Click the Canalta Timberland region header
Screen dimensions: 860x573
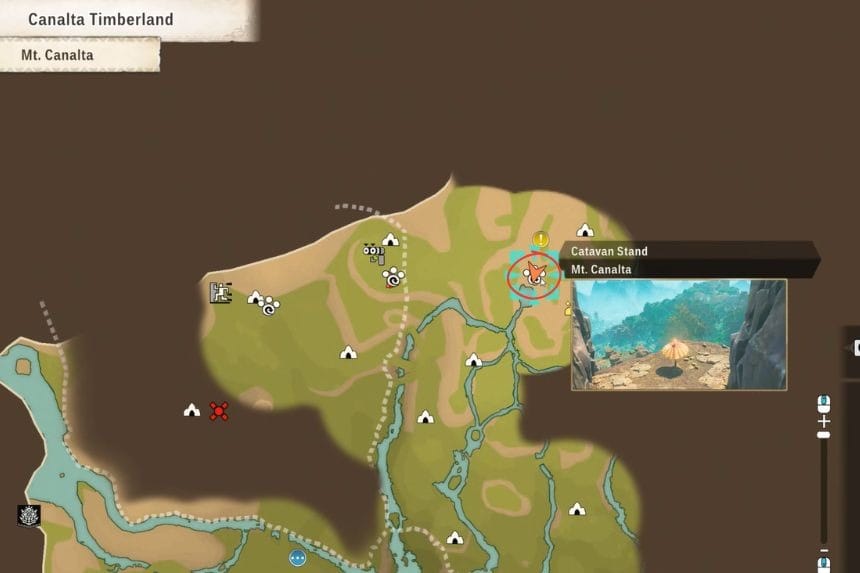tap(100, 19)
